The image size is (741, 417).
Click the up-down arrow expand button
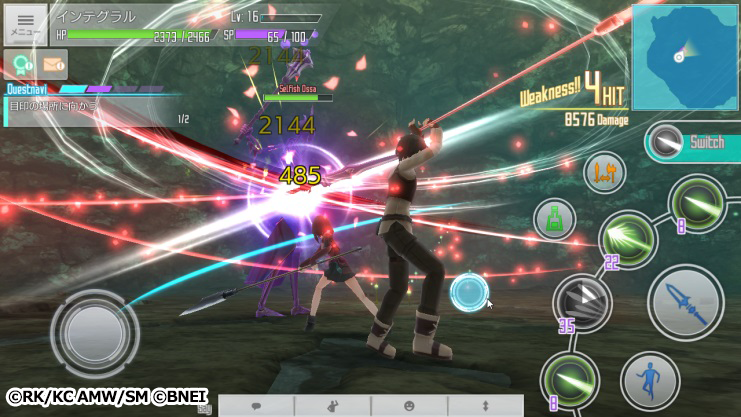click(x=485, y=406)
